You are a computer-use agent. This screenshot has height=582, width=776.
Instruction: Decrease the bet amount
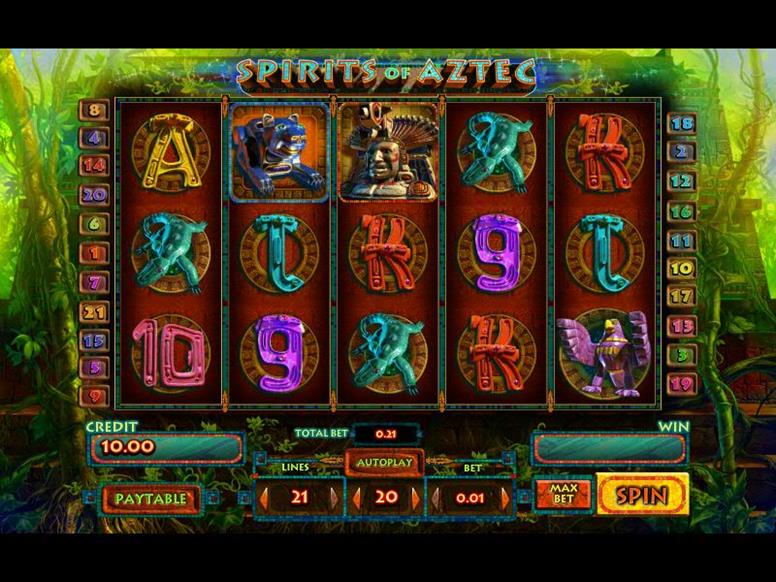pos(437,497)
